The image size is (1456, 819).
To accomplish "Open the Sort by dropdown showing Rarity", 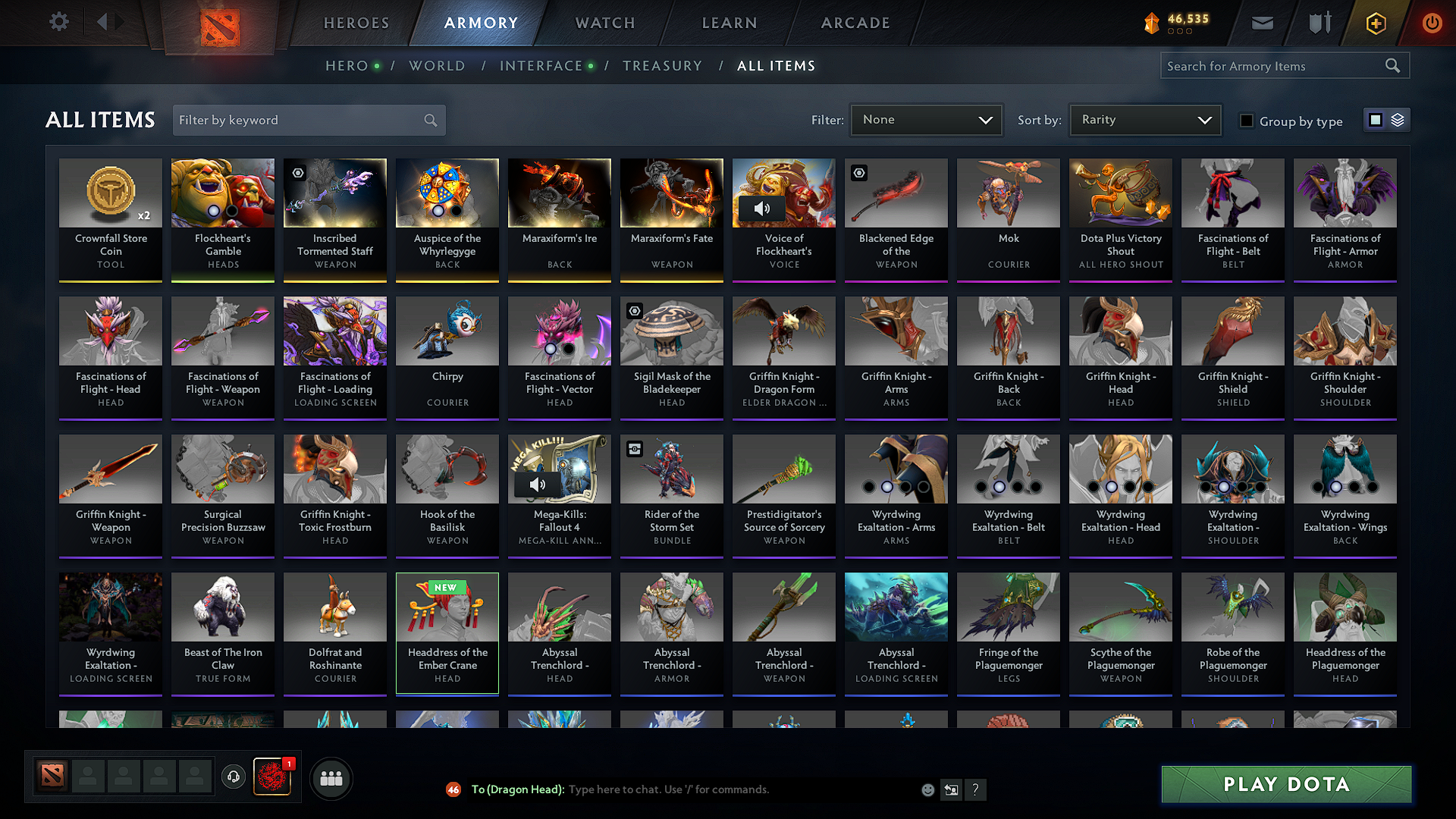I will (x=1144, y=119).
